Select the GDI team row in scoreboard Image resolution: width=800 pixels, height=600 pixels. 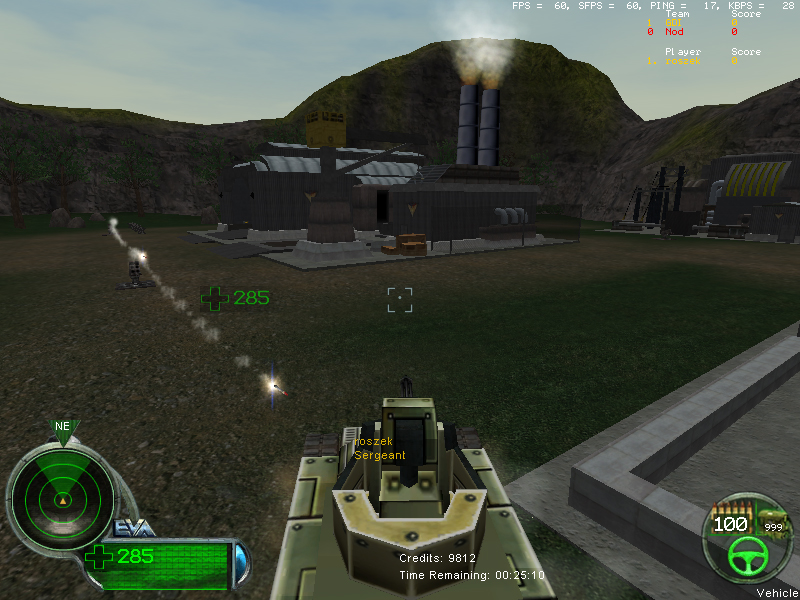[x=692, y=23]
